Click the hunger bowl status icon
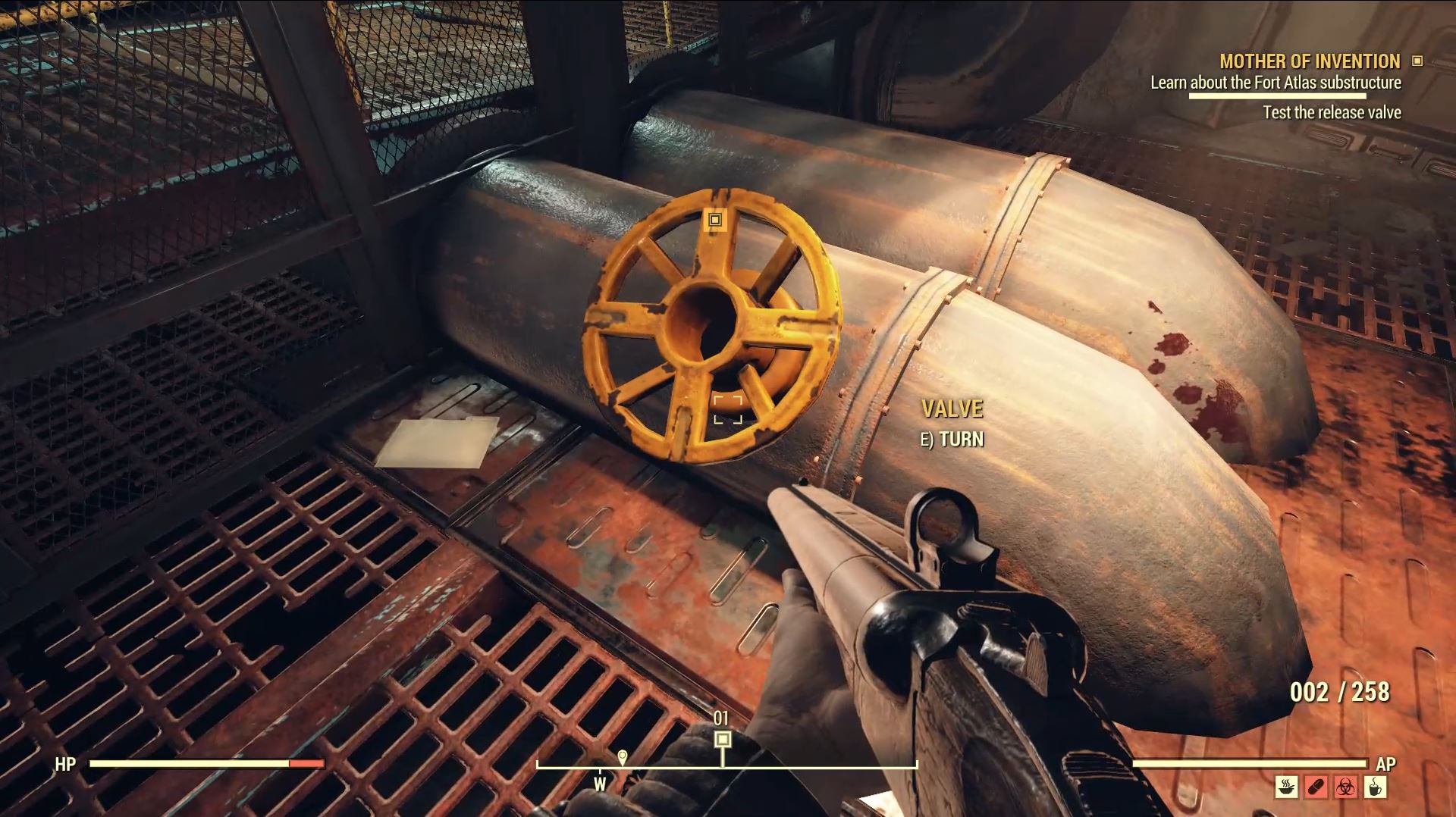This screenshot has height=817, width=1456. [x=1286, y=787]
